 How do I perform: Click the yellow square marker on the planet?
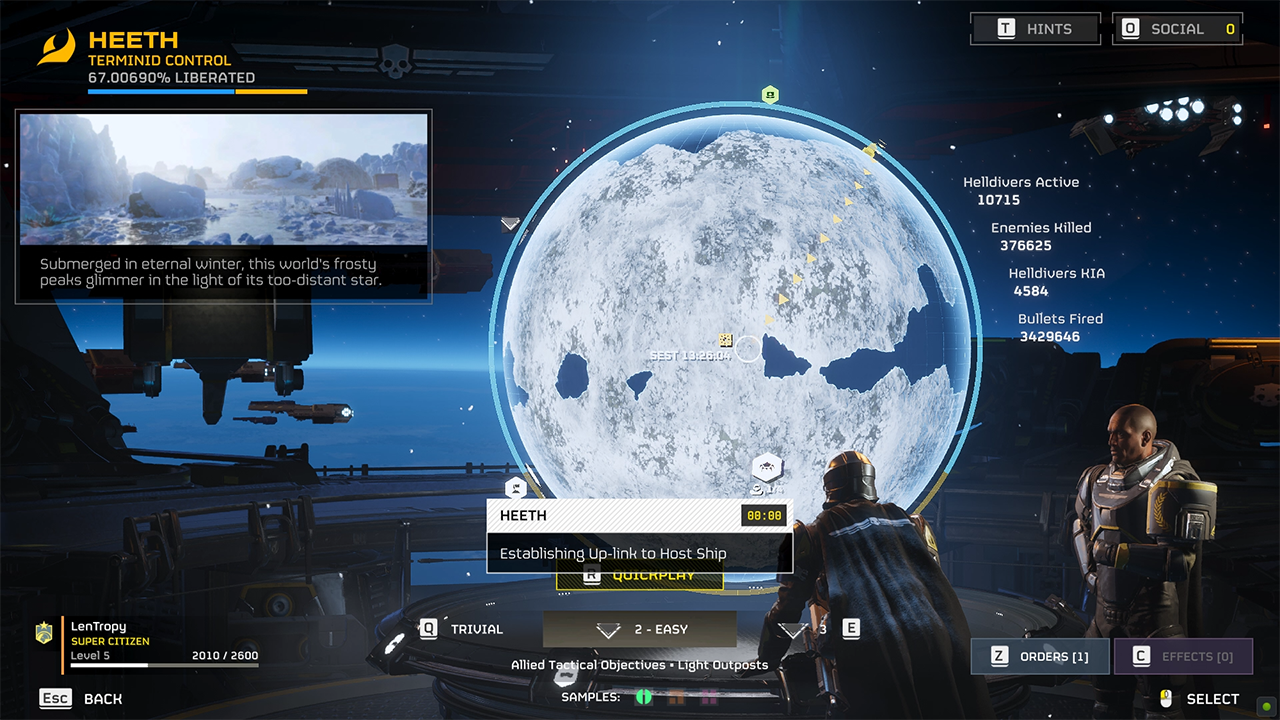[x=727, y=341]
